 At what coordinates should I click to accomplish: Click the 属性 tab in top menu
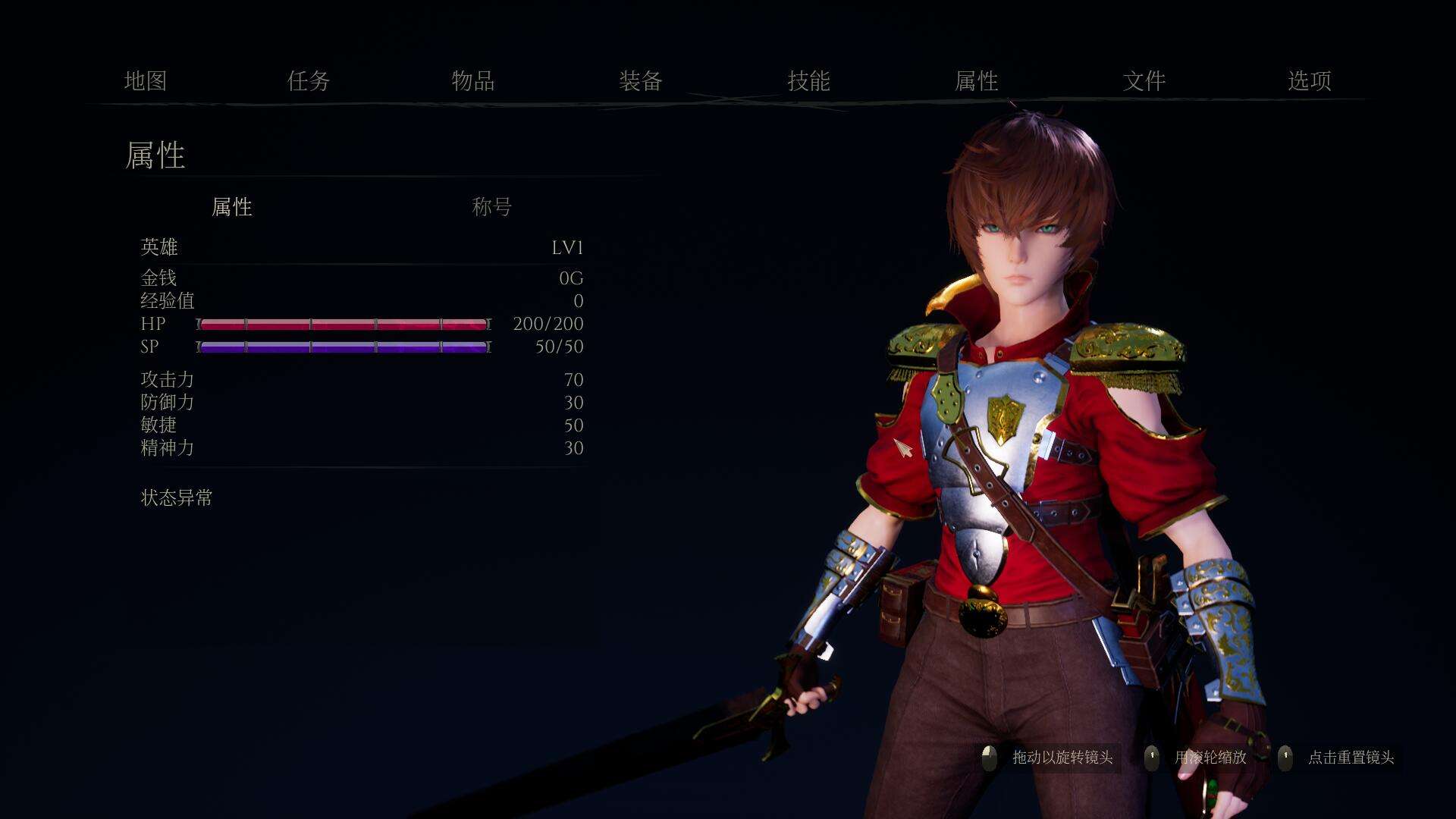pyautogui.click(x=976, y=81)
